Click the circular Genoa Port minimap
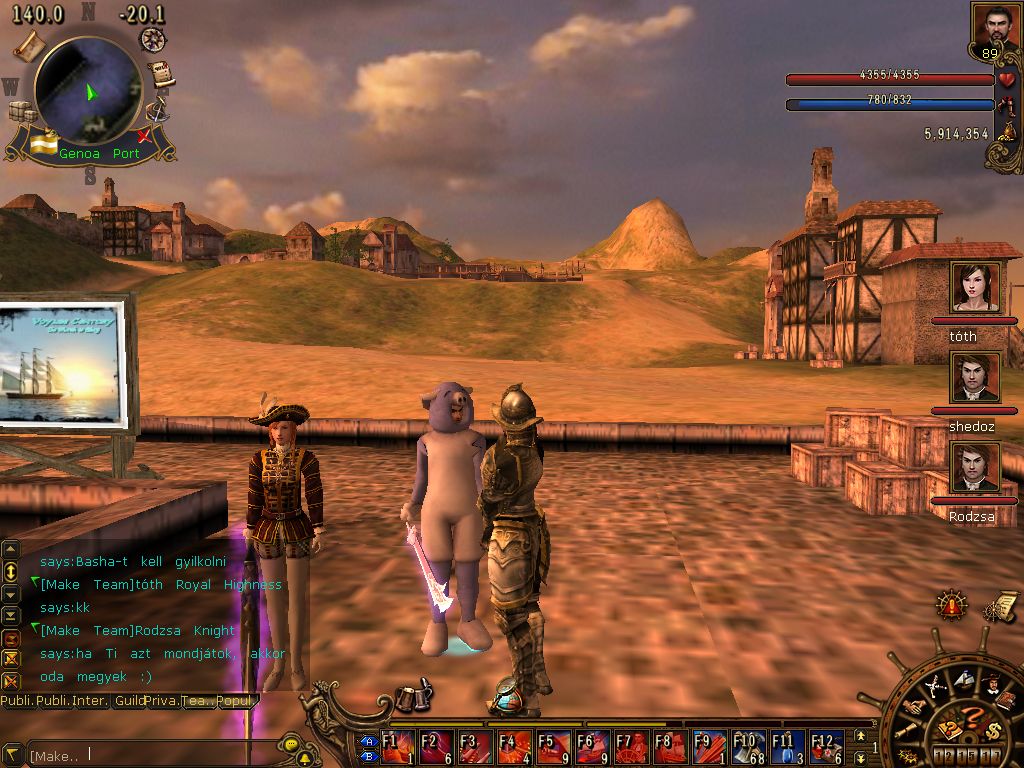 tap(88, 88)
